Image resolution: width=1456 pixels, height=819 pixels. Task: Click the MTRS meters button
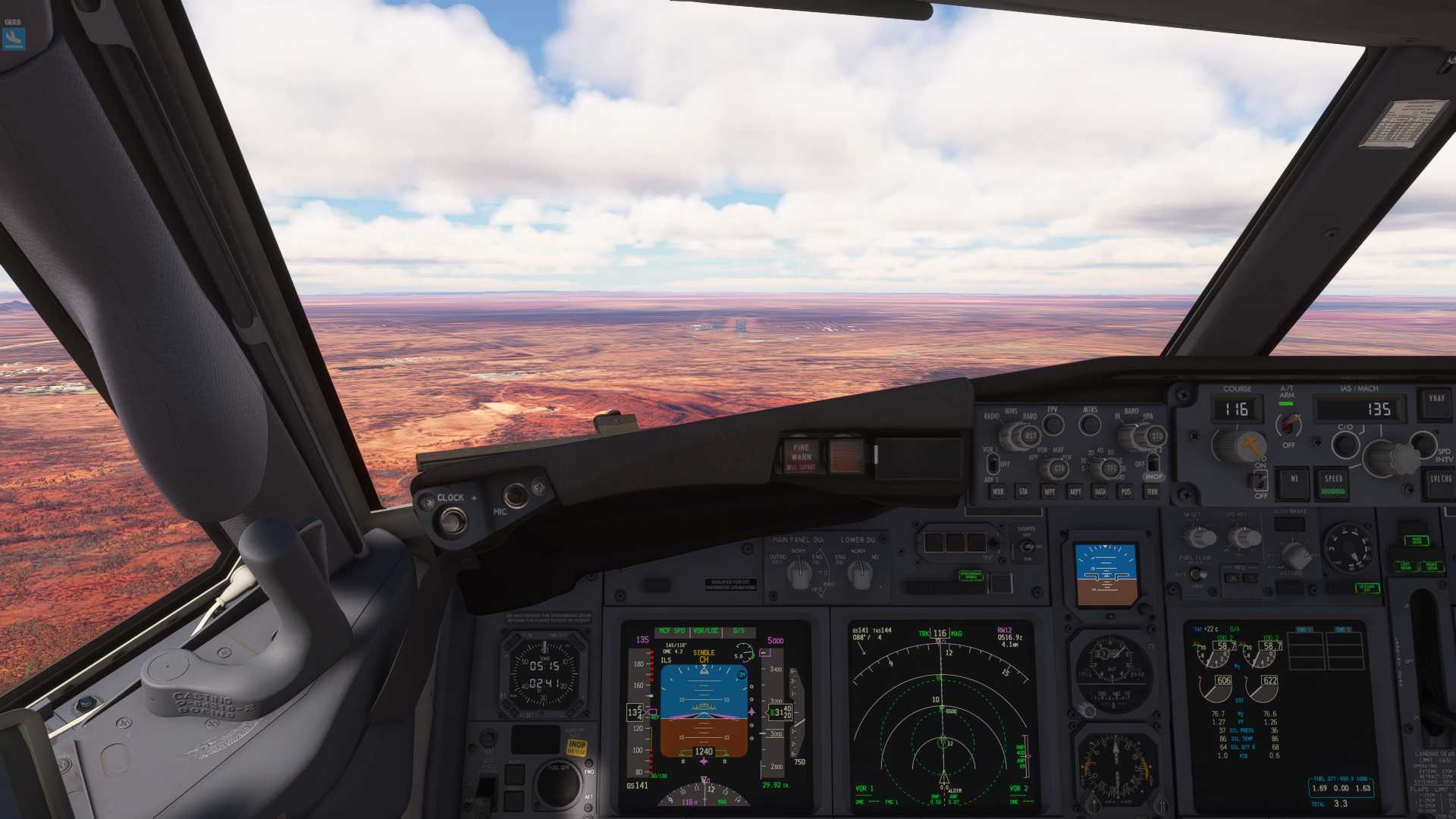(x=1090, y=425)
